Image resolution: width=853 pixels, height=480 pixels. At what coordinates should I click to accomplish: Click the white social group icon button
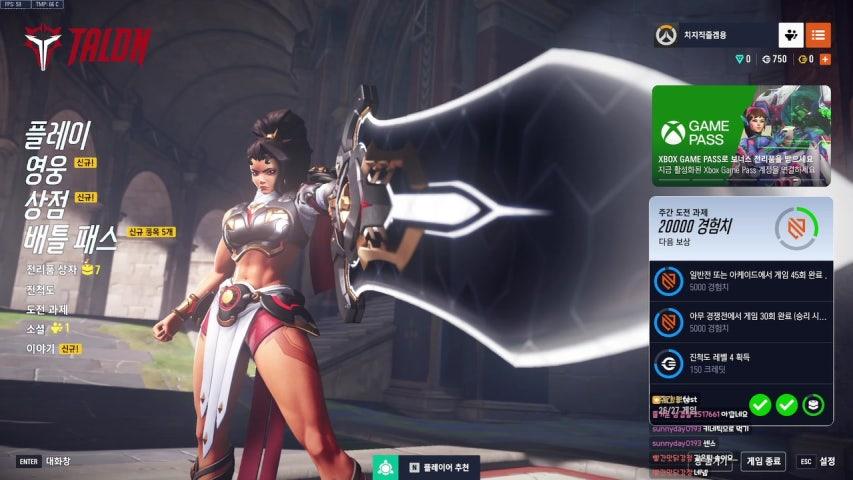[791, 36]
